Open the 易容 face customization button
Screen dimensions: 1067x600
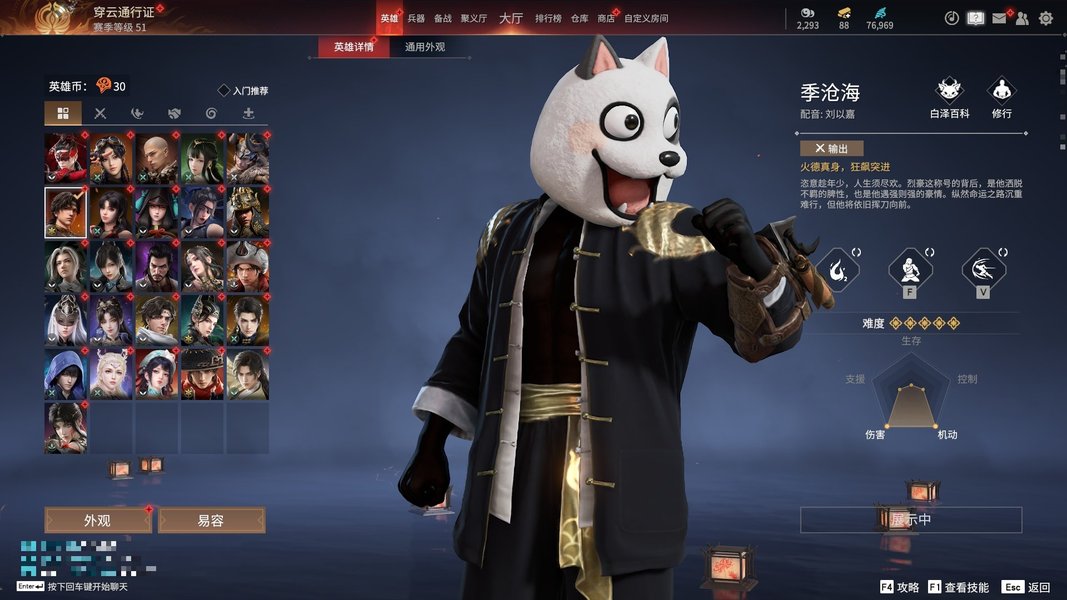[211, 521]
